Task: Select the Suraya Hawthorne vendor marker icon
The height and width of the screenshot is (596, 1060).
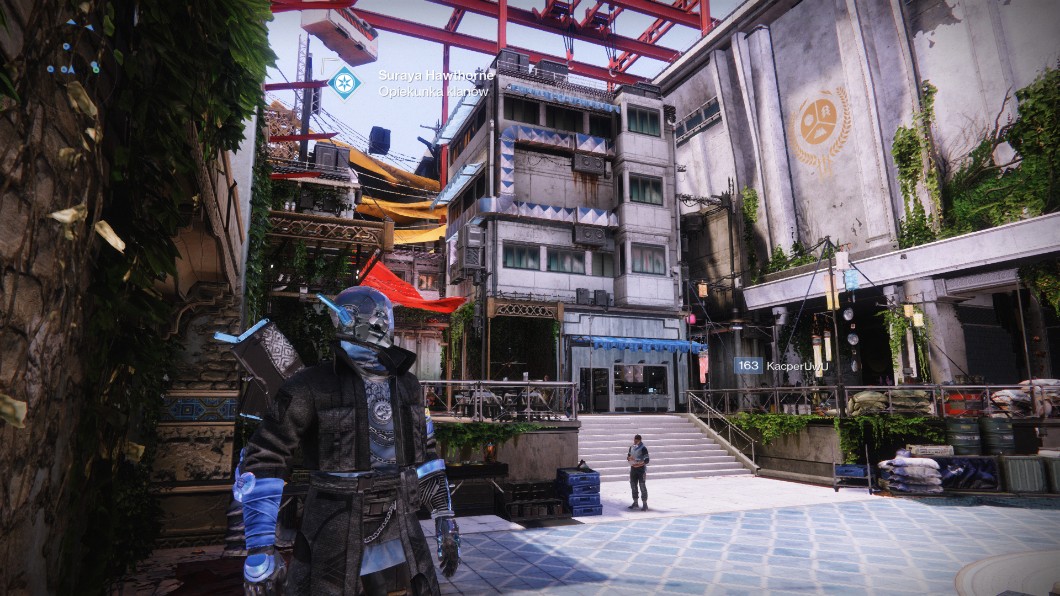Action: [x=344, y=82]
